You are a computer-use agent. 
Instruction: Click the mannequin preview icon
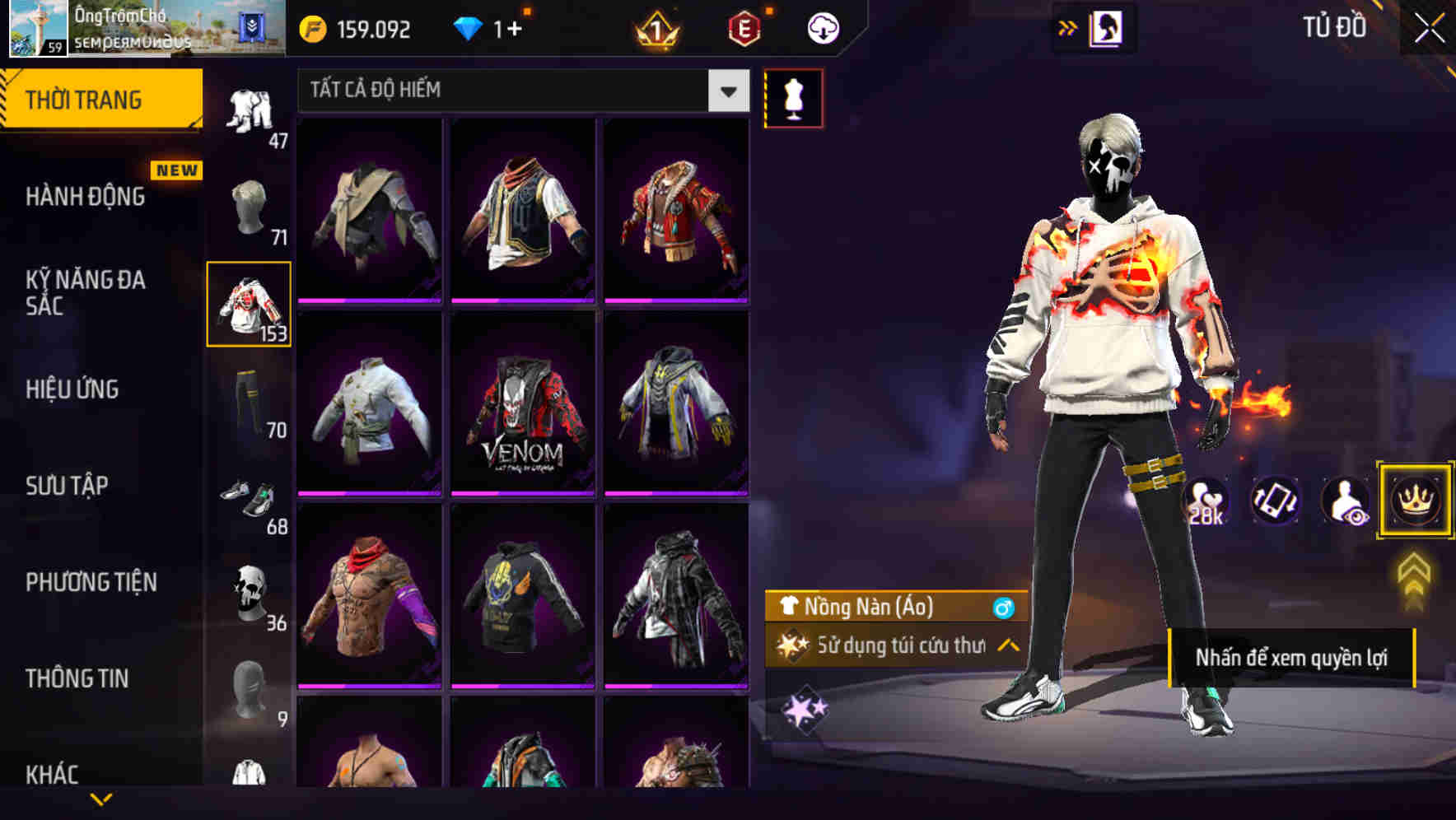coord(793,97)
